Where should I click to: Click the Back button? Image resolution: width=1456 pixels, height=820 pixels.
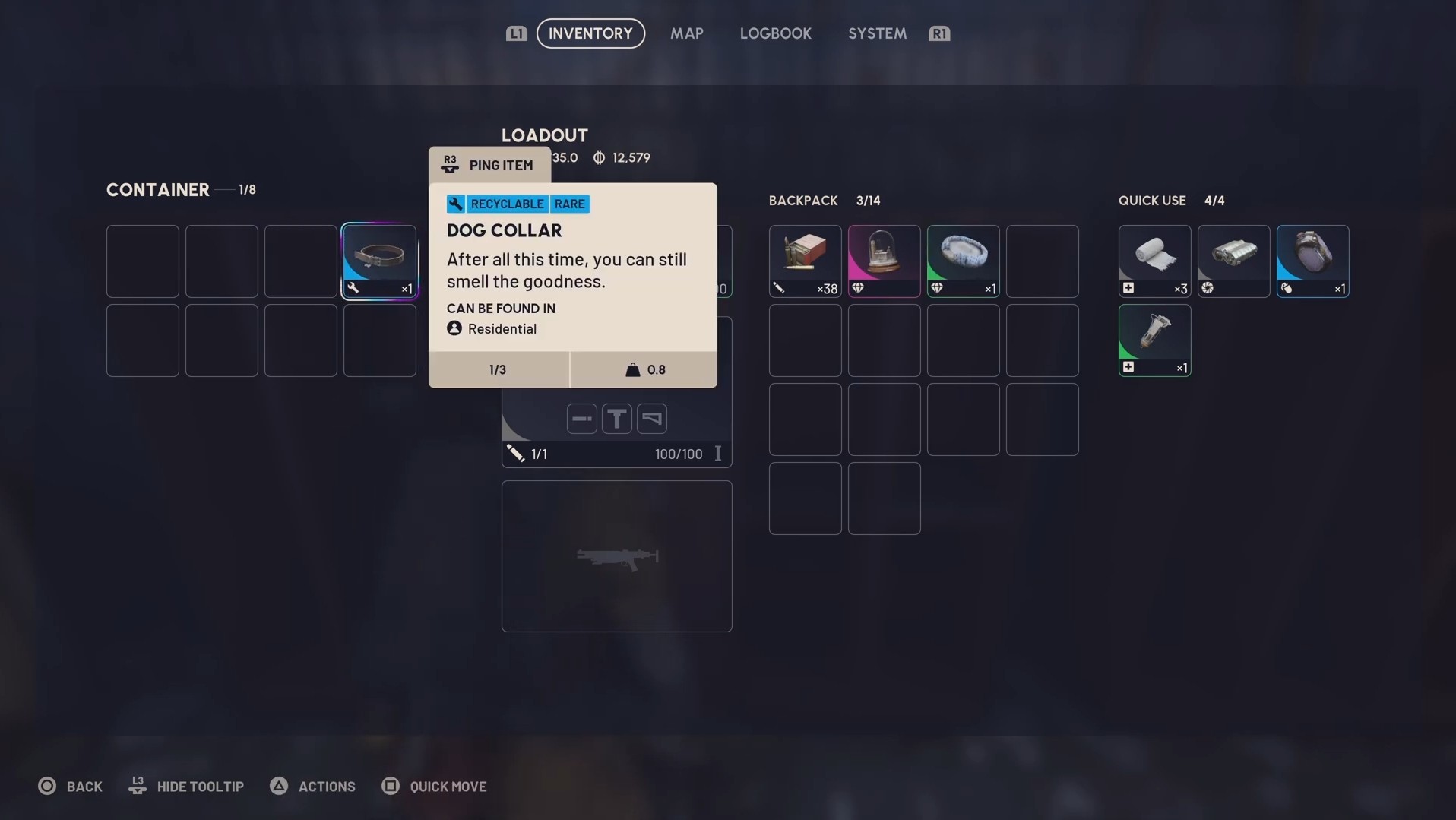pos(70,786)
